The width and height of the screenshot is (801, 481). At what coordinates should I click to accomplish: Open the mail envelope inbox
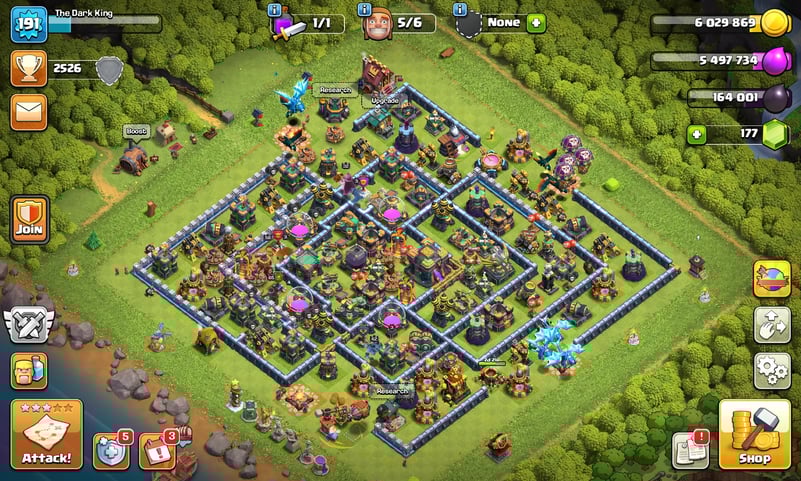pyautogui.click(x=29, y=112)
